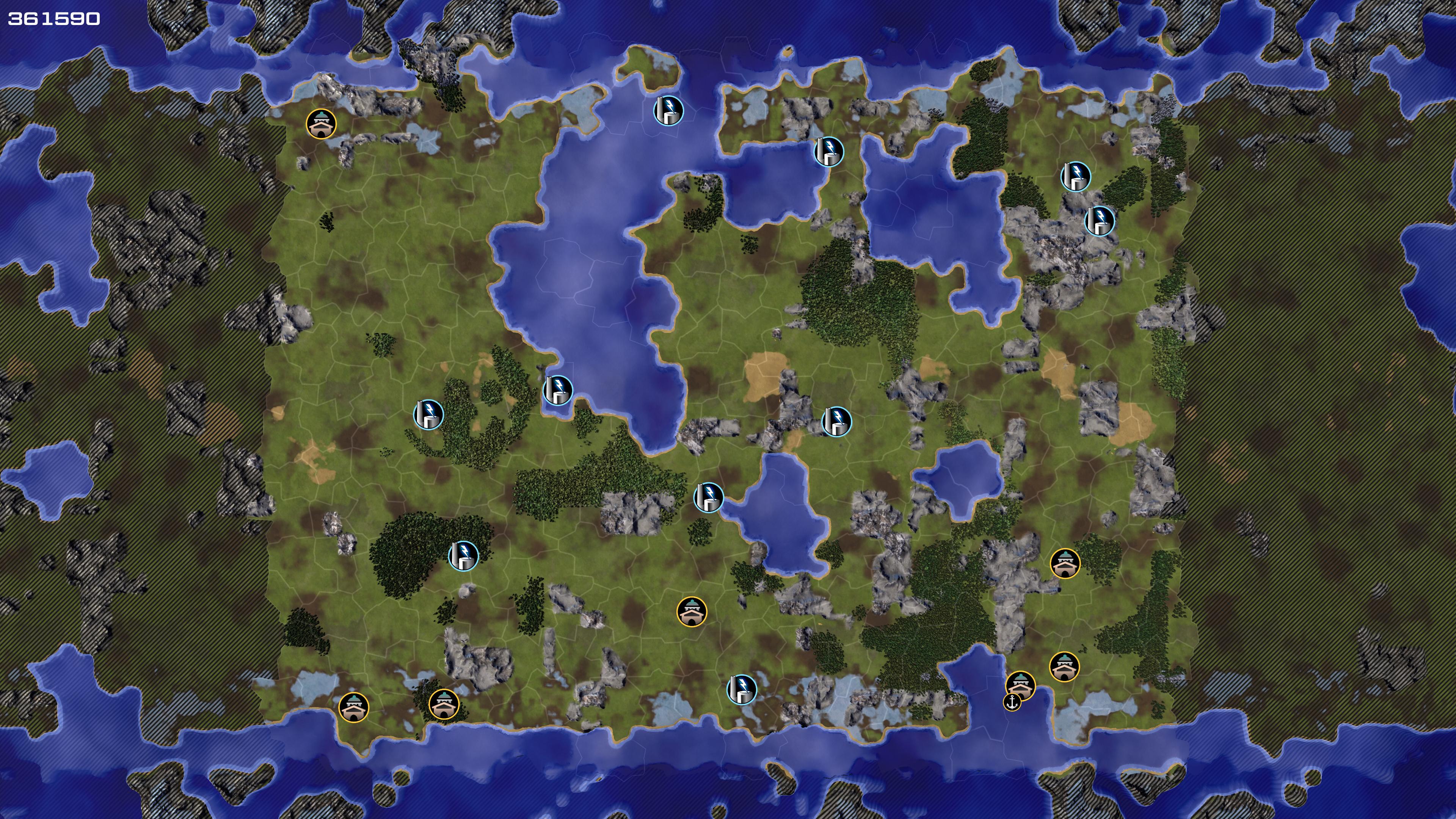Click the city marker touching the anchor icon
The height and width of the screenshot is (819, 1456).
1021,685
